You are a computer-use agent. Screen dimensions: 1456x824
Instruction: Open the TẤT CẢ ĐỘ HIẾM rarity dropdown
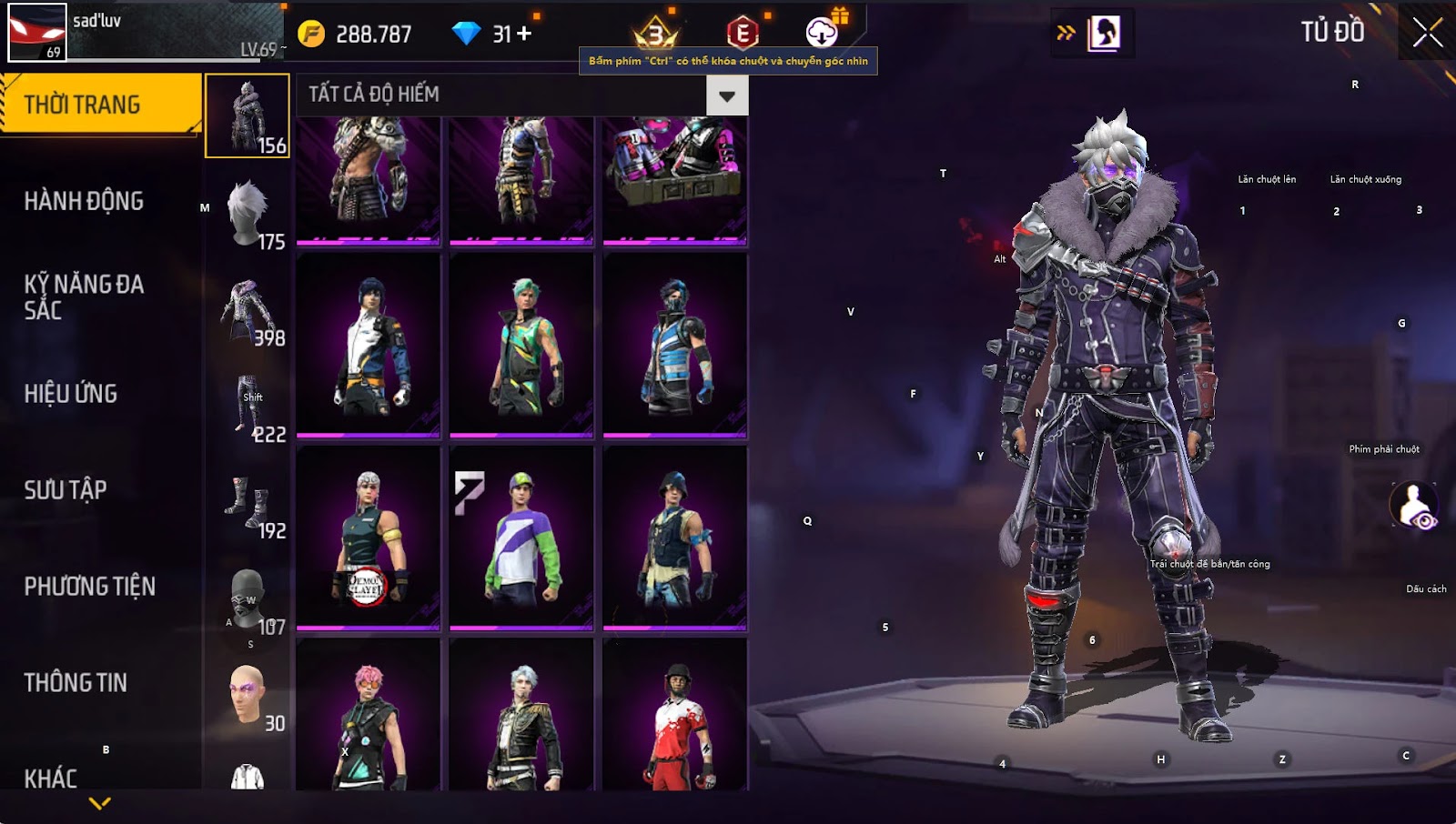pos(726,95)
